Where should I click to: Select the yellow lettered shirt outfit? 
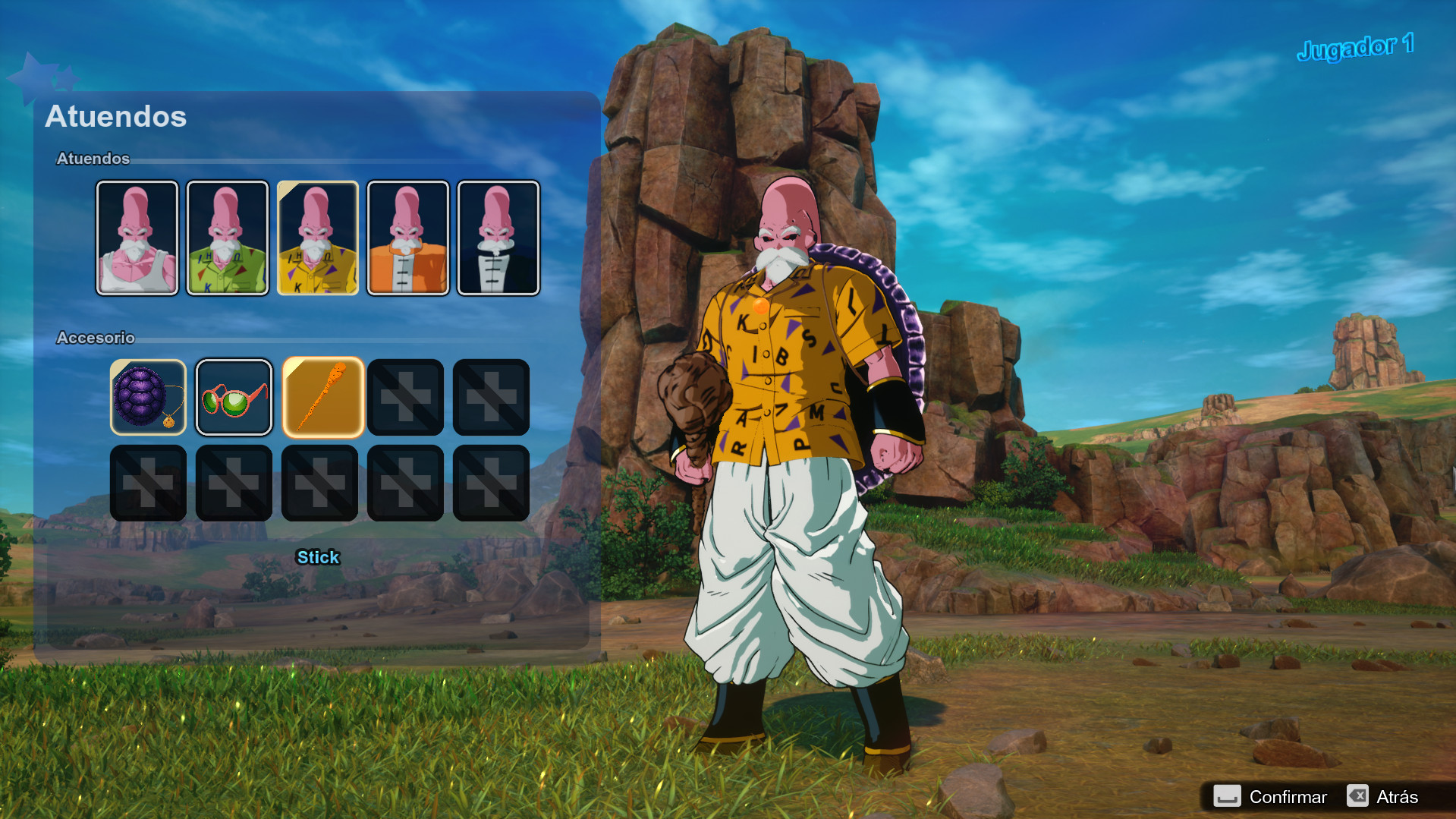click(x=318, y=237)
